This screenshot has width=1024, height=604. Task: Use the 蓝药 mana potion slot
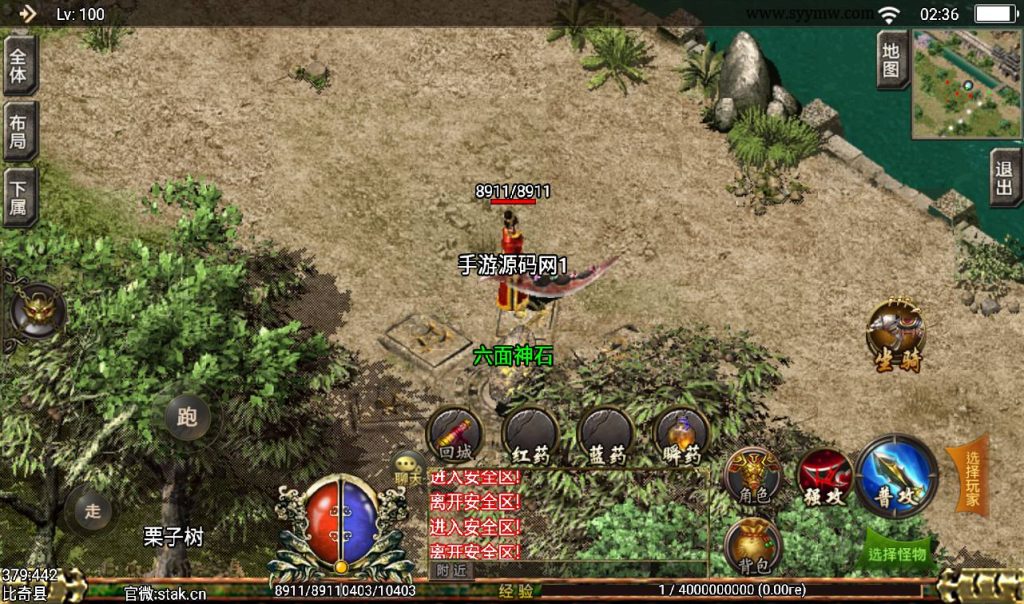[606, 436]
